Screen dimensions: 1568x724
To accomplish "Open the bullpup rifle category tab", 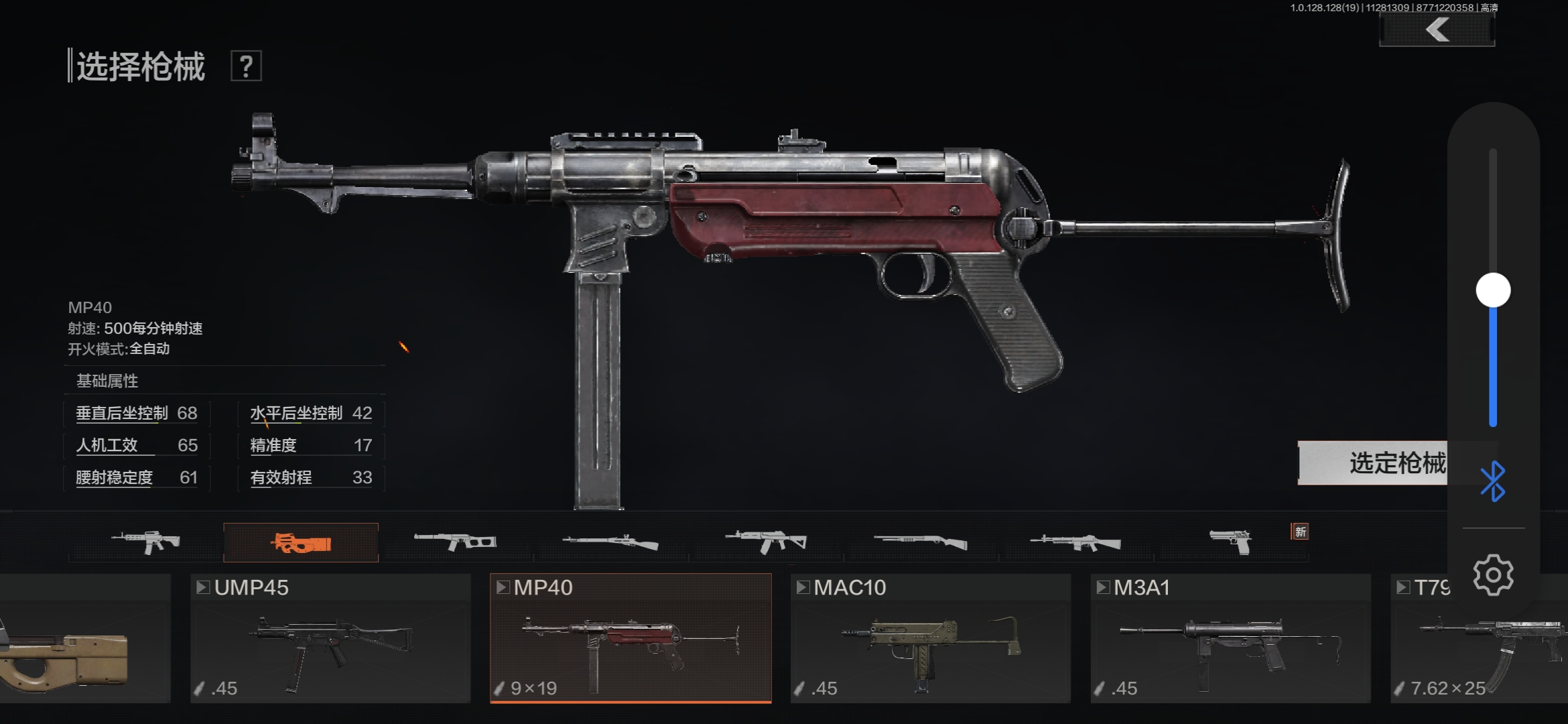I will tap(456, 542).
